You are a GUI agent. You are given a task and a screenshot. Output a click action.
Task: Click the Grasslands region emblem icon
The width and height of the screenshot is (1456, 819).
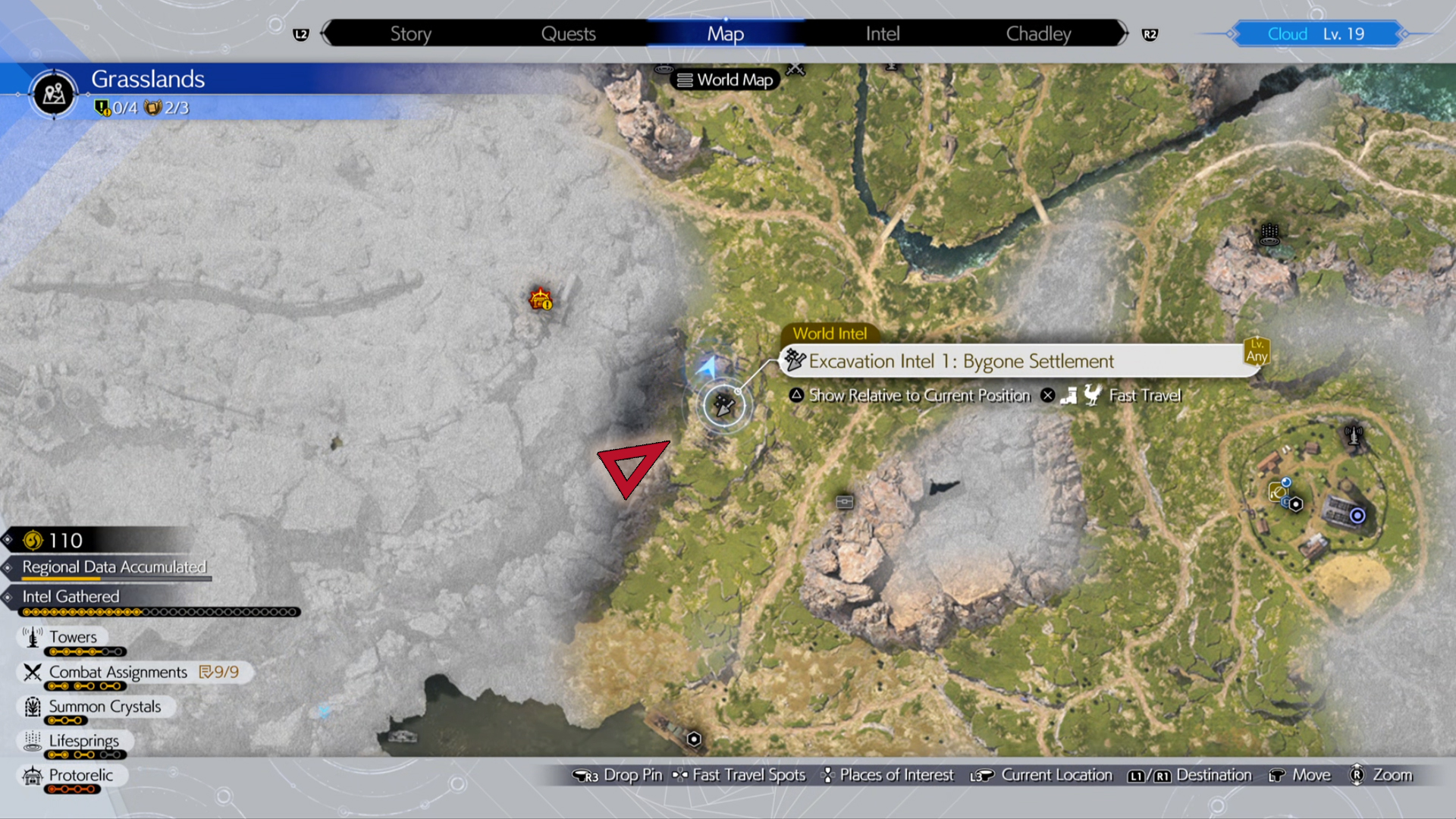(x=53, y=94)
